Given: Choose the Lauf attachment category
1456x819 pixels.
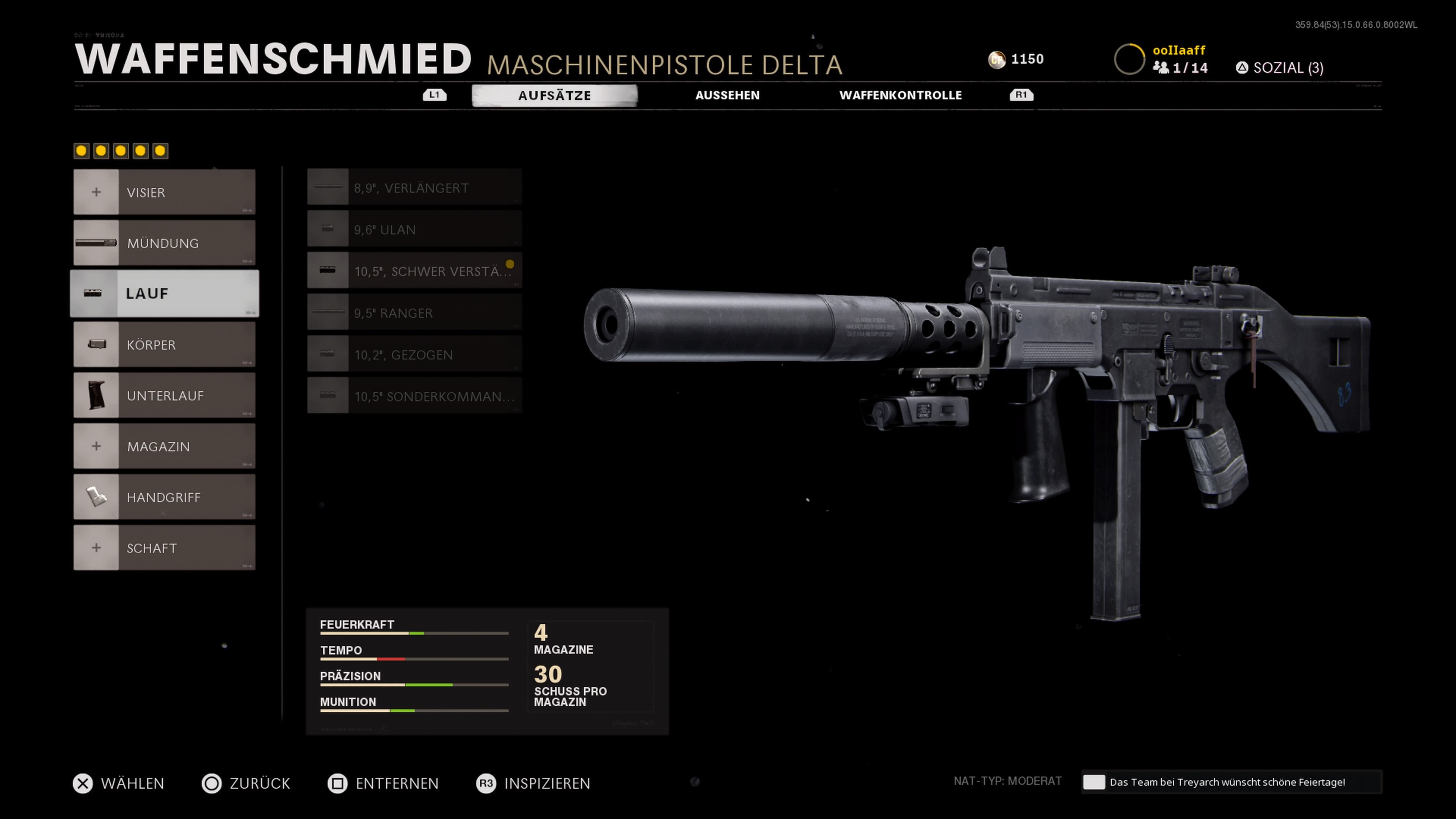Looking at the screenshot, I should tap(165, 293).
